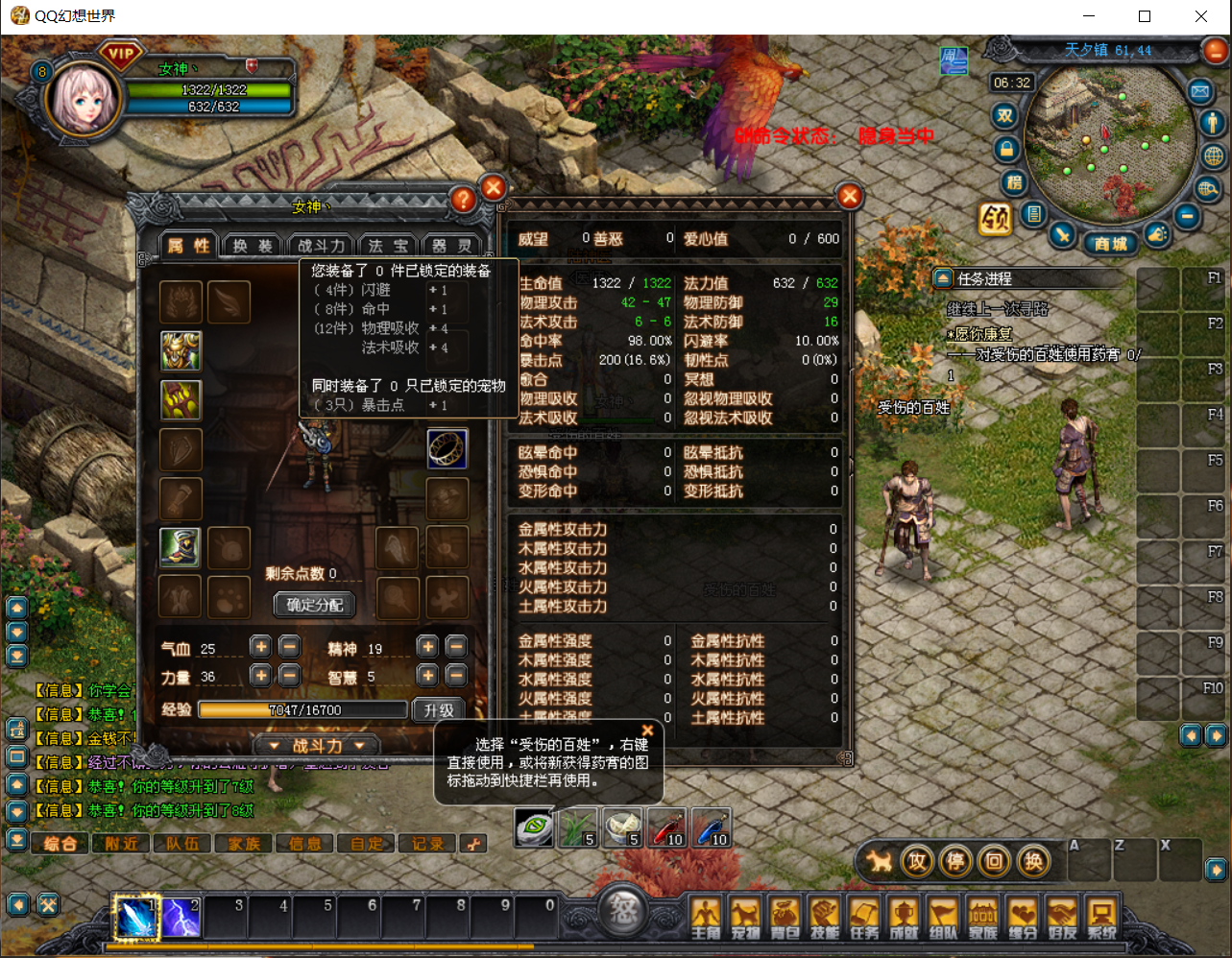
Task: Open the 技能 skills menu
Action: point(825,919)
